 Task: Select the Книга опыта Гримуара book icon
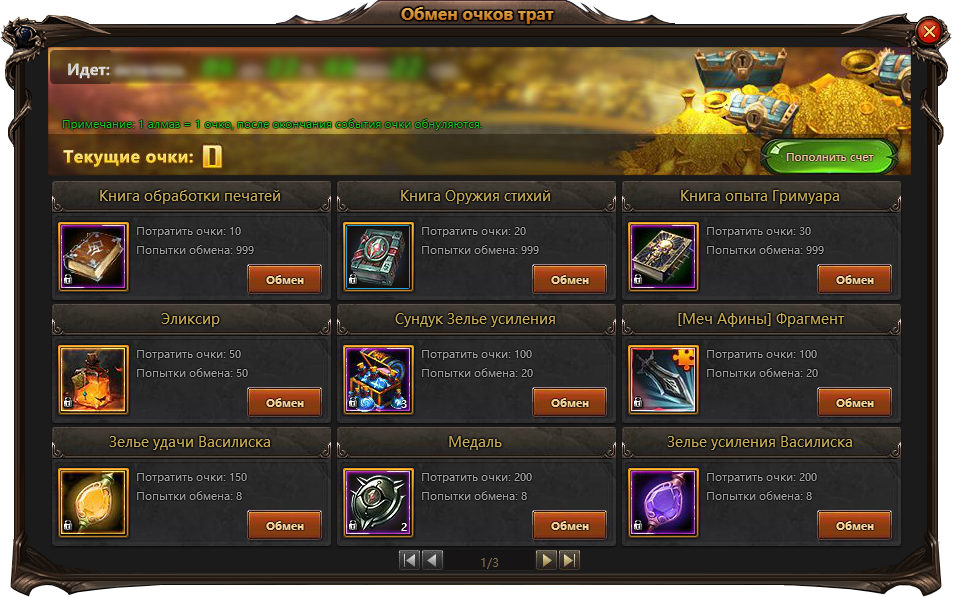[663, 257]
